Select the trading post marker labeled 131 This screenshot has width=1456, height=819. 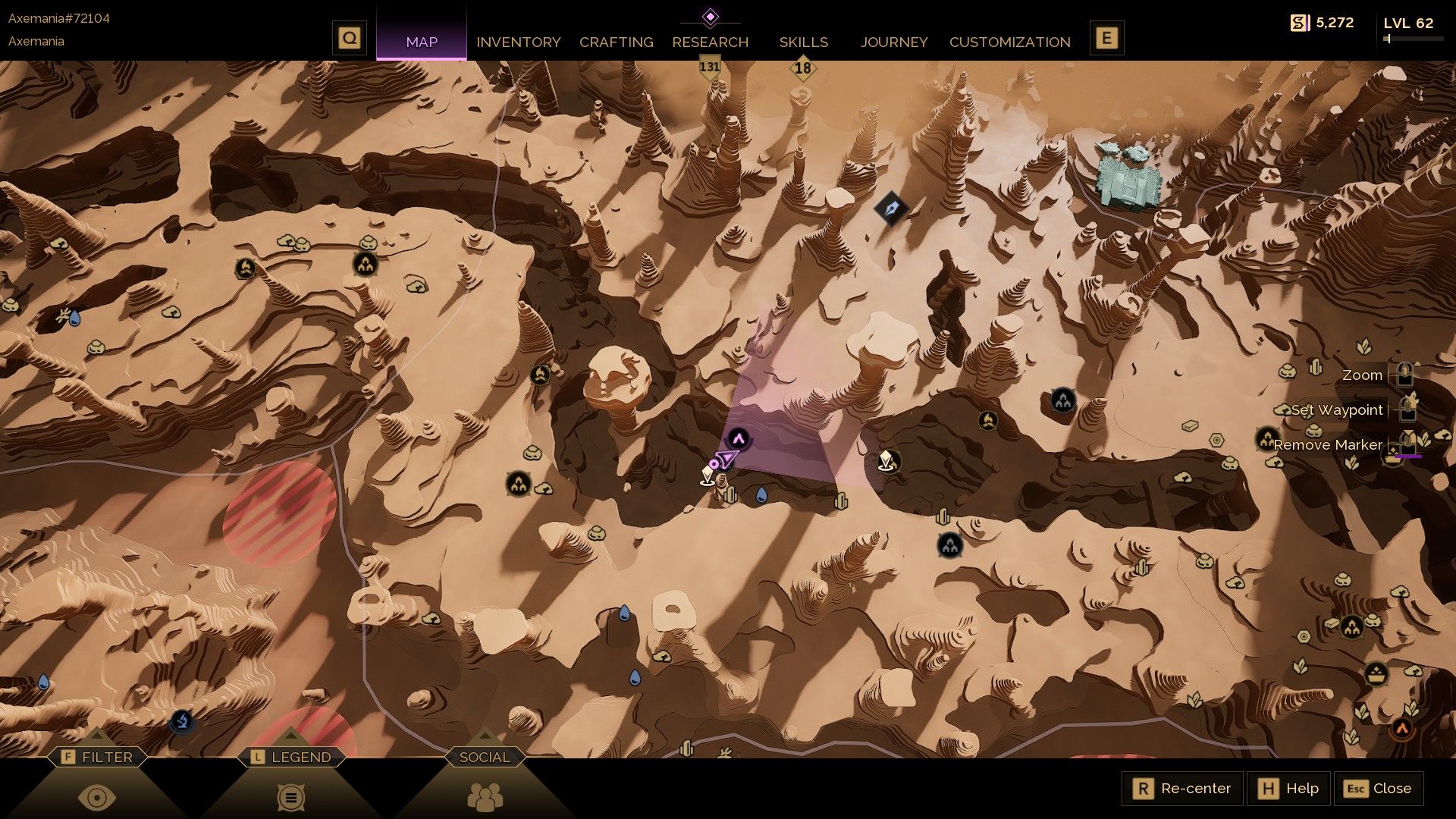click(x=708, y=67)
